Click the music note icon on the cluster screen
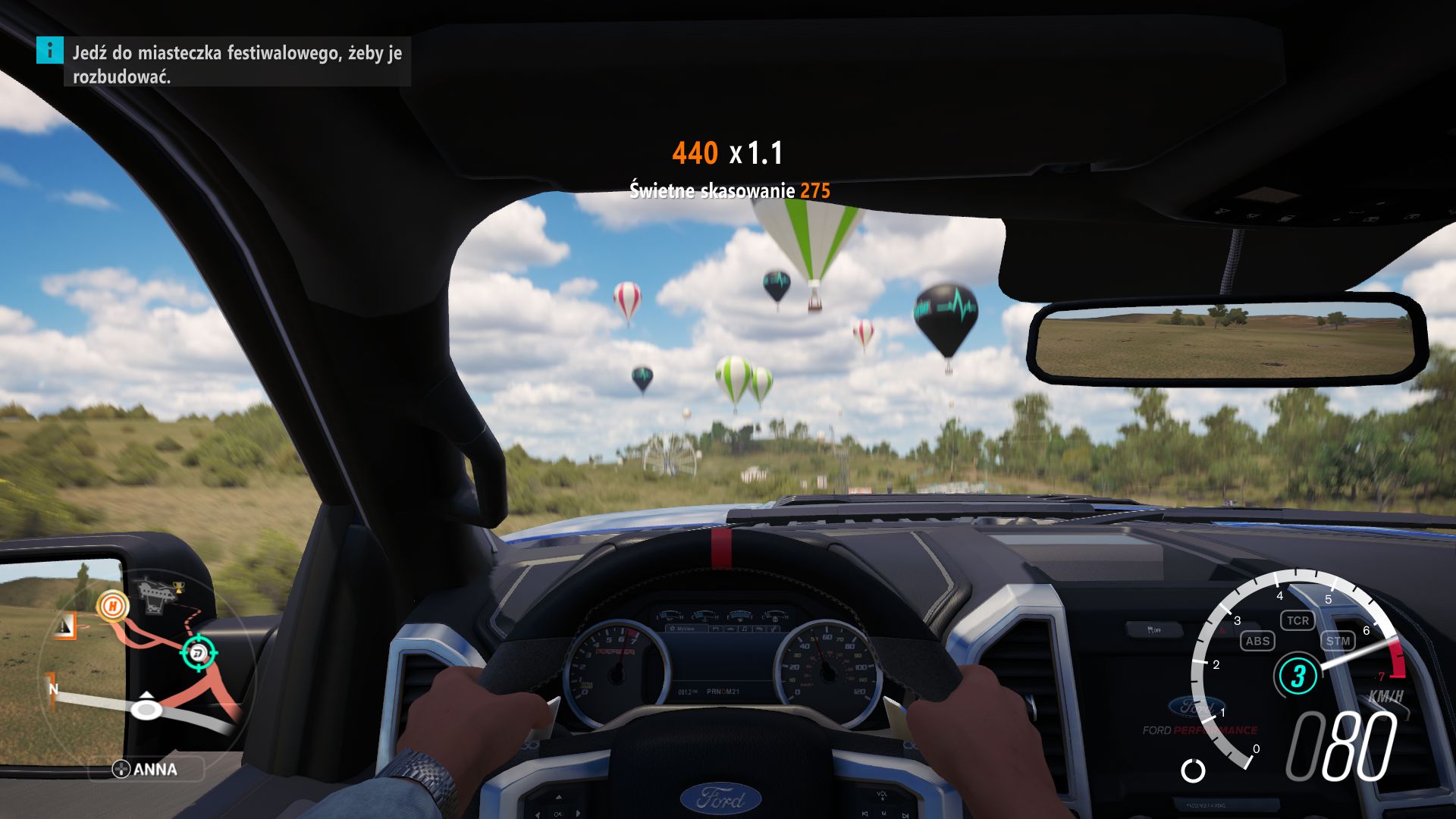This screenshot has width=1456, height=819. tap(744, 629)
